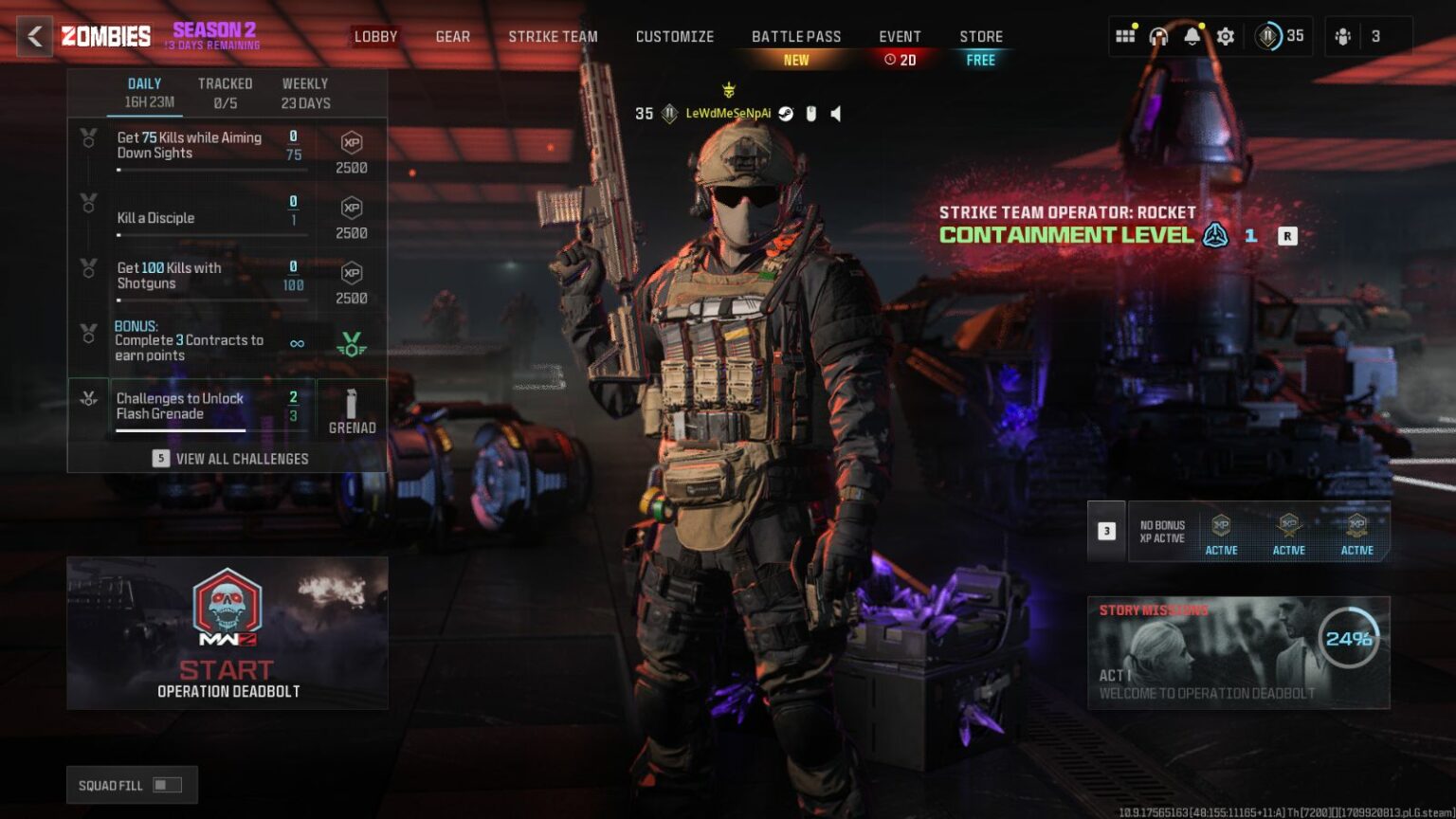Click the headset social channels icon
The image size is (1456, 819).
click(x=1157, y=36)
